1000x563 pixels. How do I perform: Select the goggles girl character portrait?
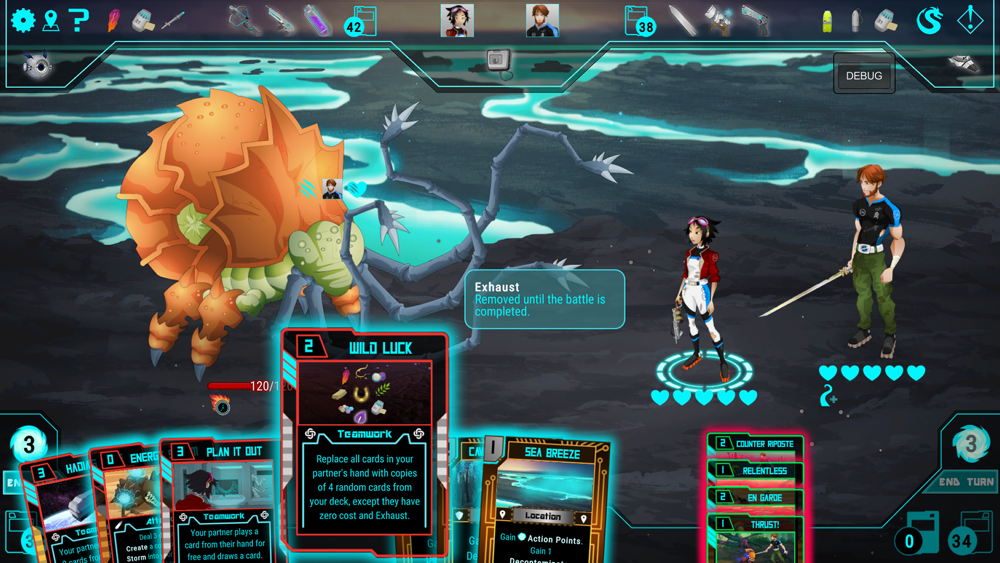[x=457, y=21]
